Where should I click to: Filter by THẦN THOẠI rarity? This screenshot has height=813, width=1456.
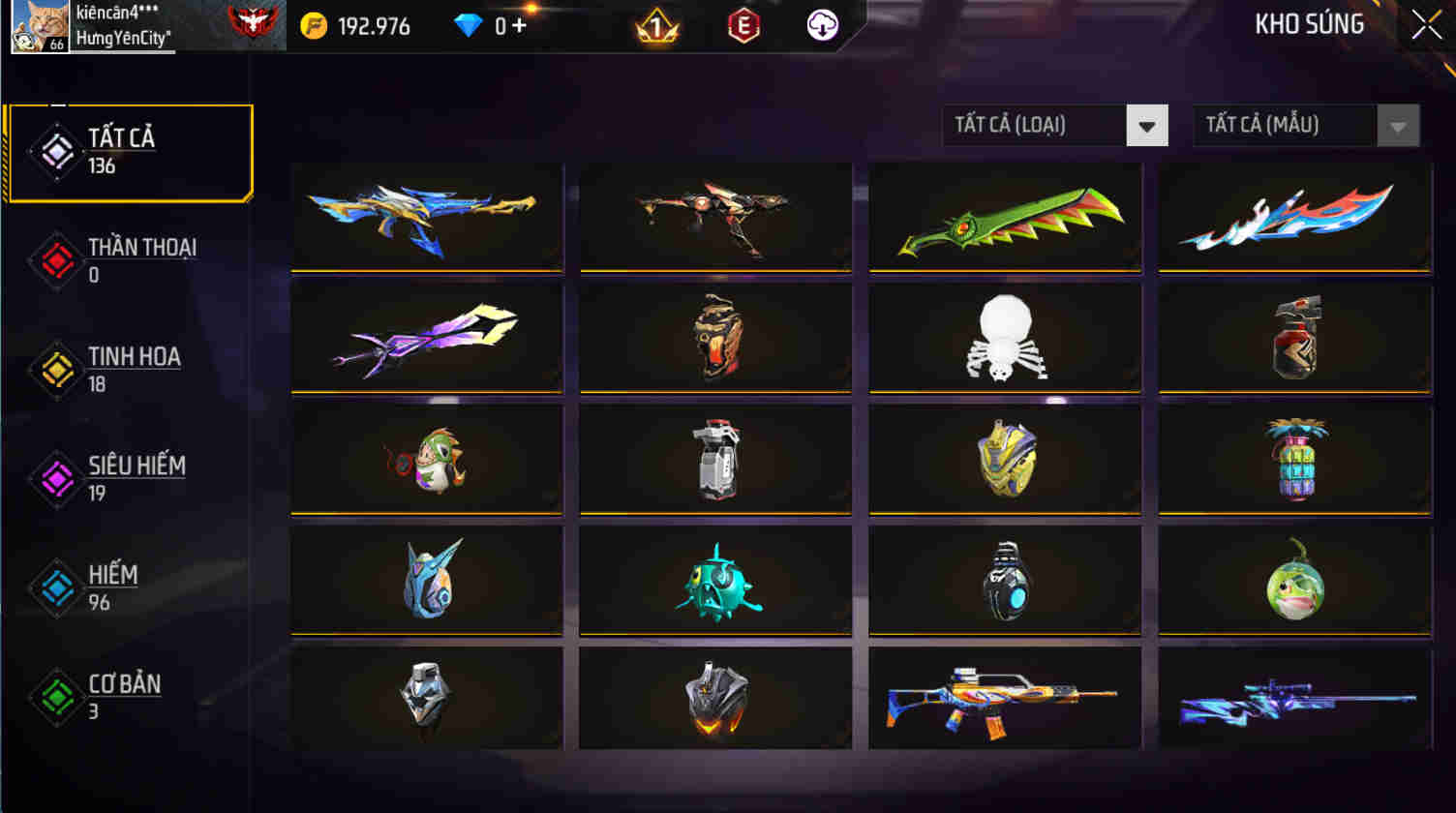click(56, 260)
